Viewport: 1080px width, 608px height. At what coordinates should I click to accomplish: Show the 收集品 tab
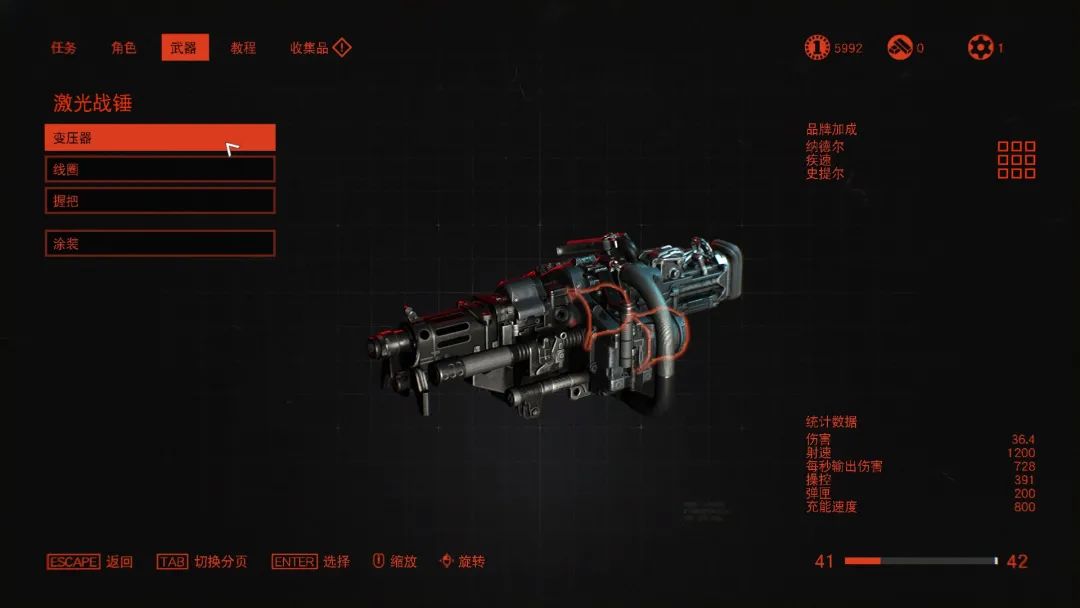(x=310, y=48)
